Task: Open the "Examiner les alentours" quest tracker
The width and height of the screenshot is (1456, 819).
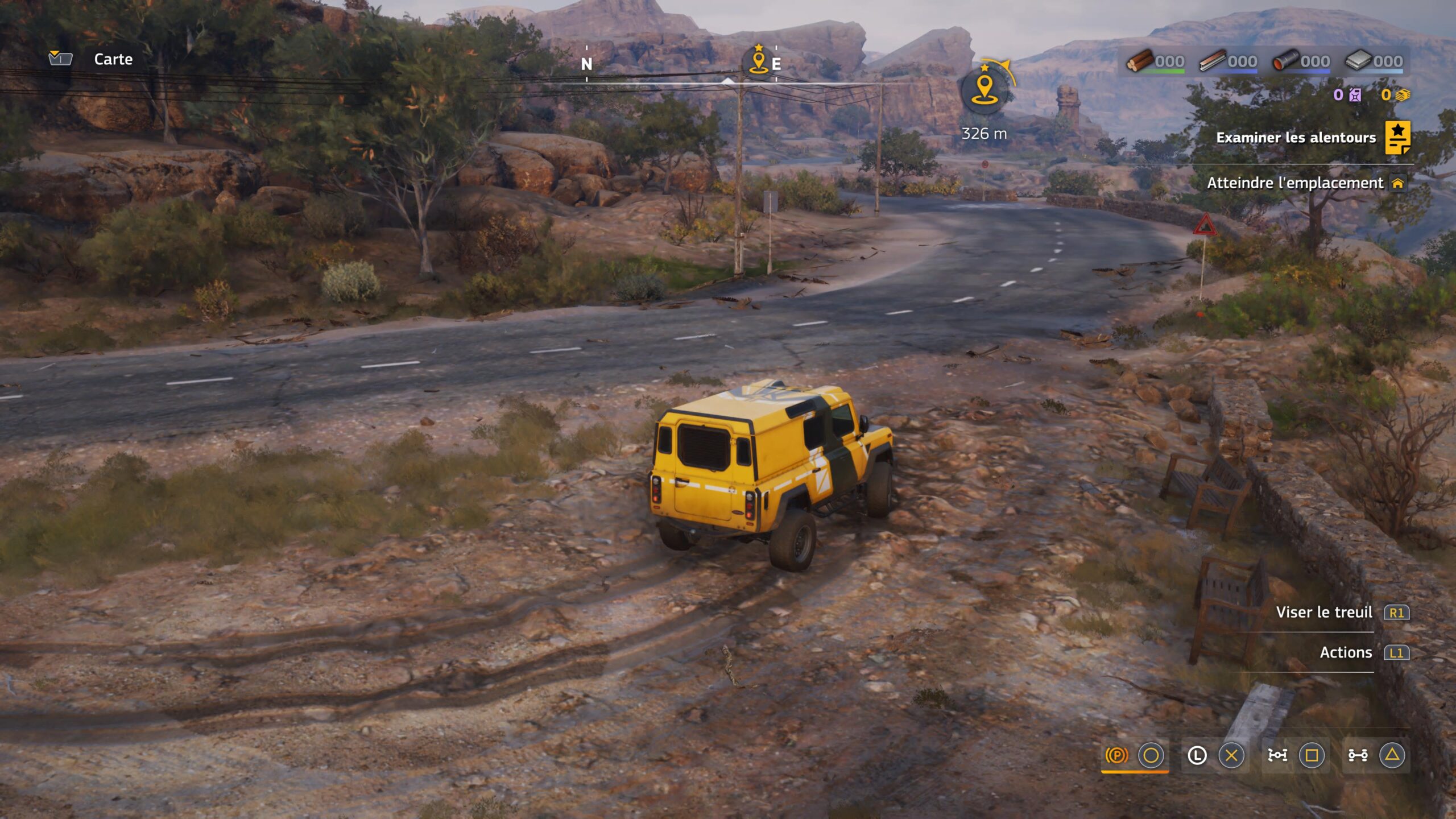Action: click(1296, 138)
